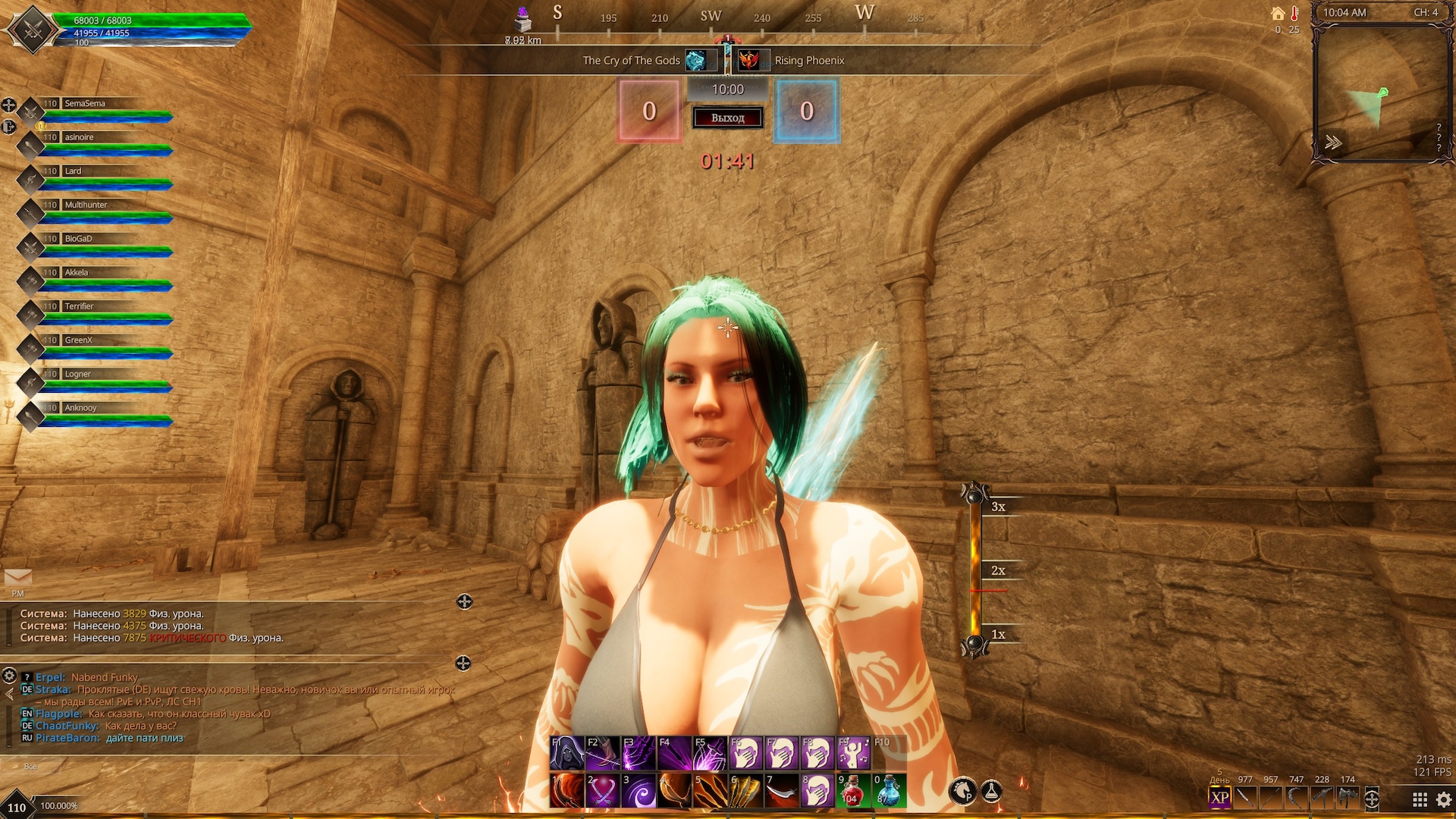1456x819 pixels.
Task: Expand the minimap with double-arrow button
Action: point(1332,143)
